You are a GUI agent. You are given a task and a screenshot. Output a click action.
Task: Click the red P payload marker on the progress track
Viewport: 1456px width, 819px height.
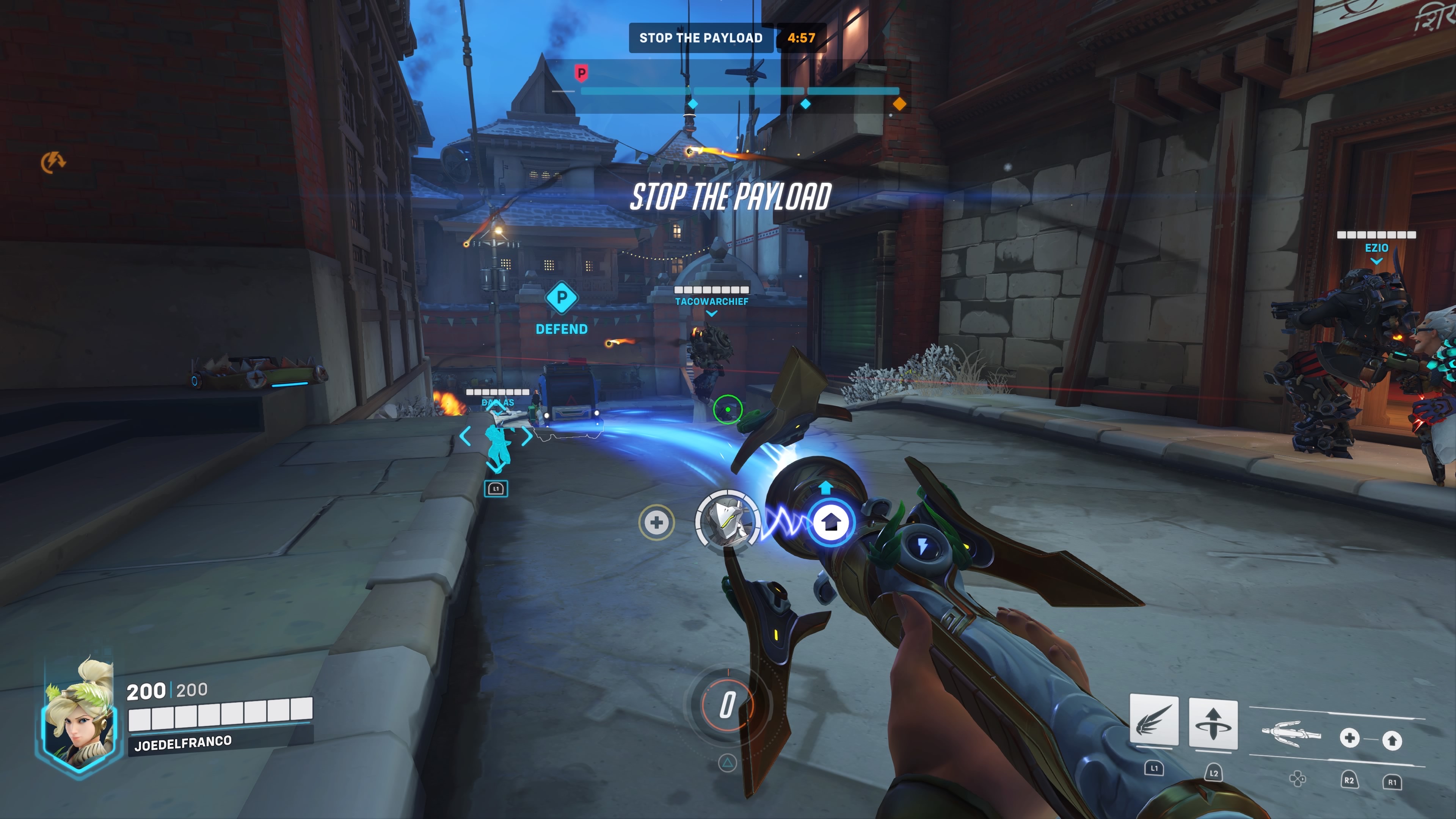pos(581,73)
